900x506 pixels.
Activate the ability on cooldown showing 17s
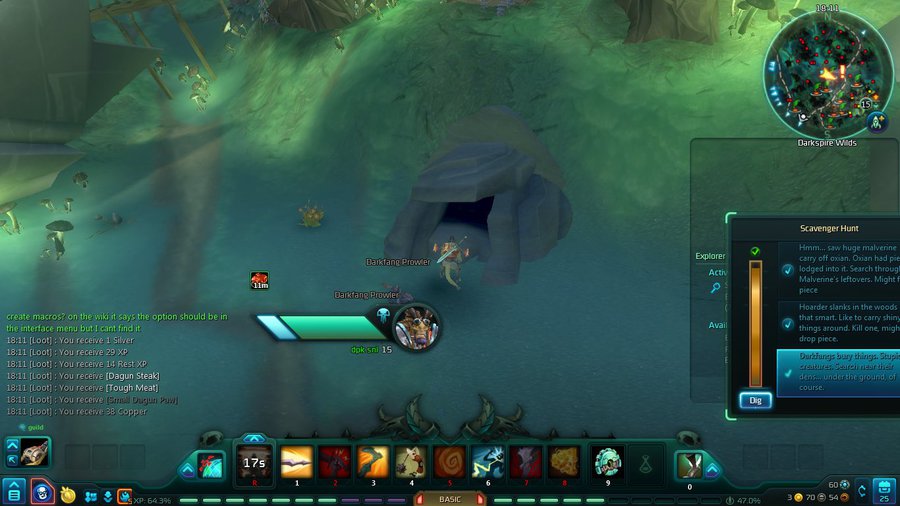coord(254,462)
